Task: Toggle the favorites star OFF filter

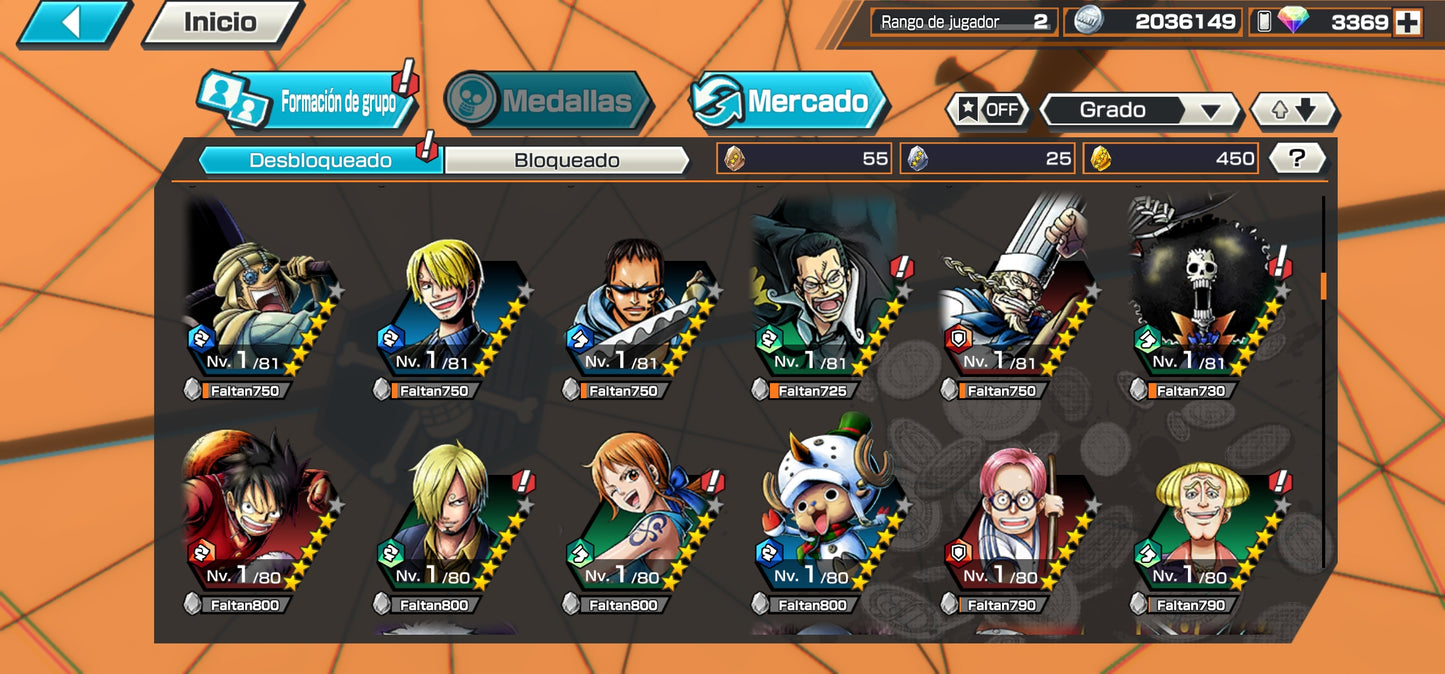Action: click(x=988, y=110)
